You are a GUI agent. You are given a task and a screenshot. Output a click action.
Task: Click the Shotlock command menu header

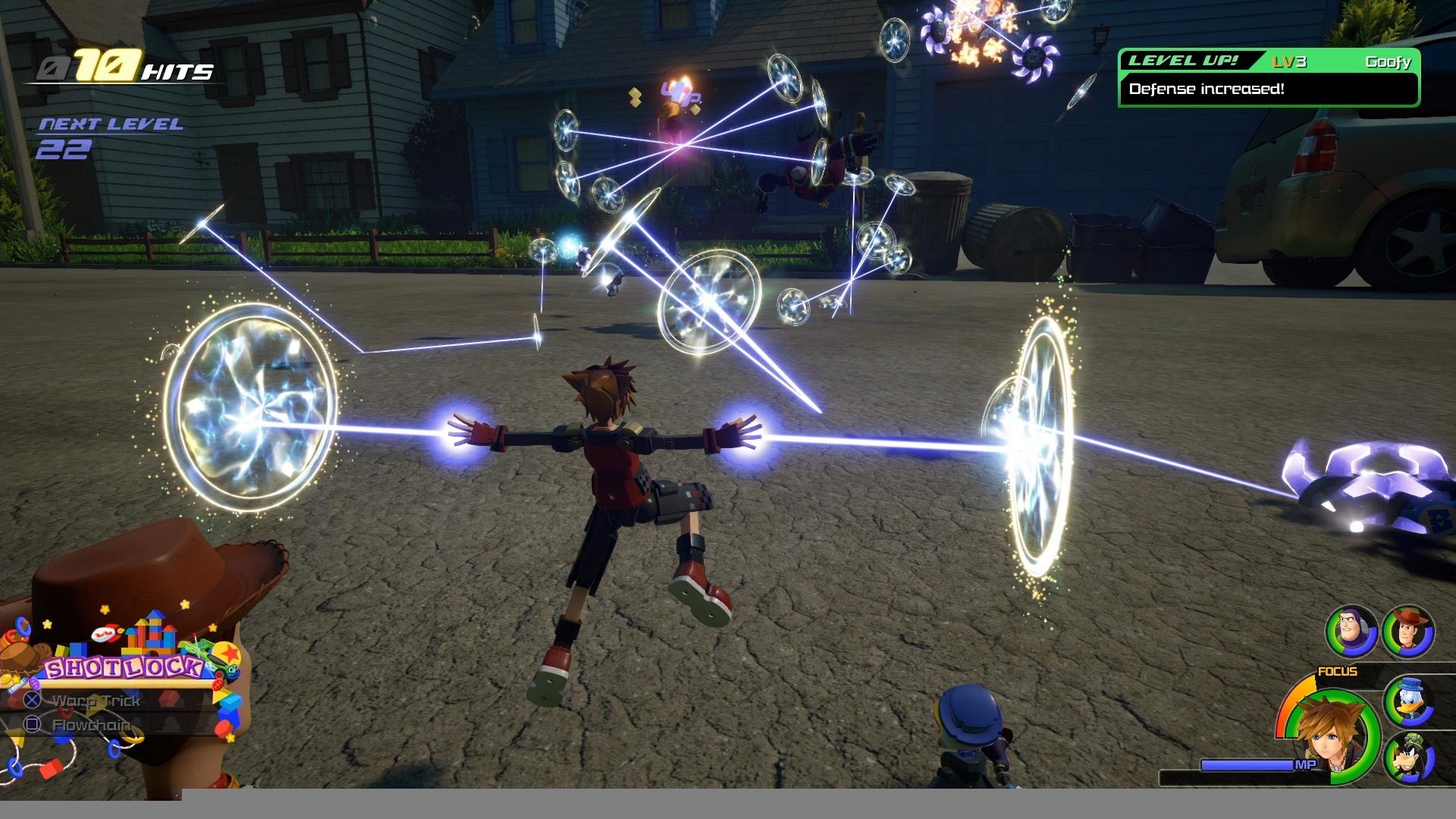point(124,668)
